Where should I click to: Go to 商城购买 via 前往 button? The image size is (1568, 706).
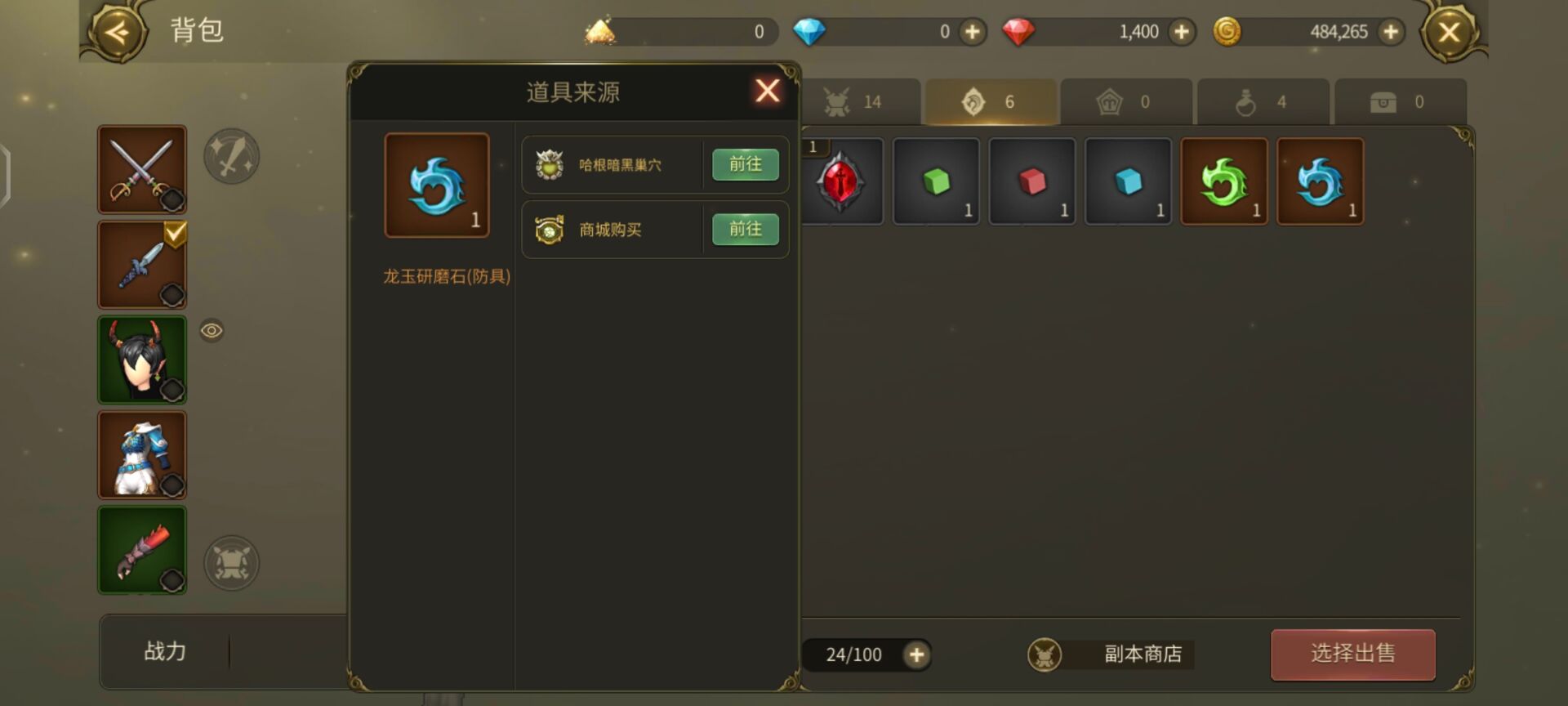tap(745, 230)
